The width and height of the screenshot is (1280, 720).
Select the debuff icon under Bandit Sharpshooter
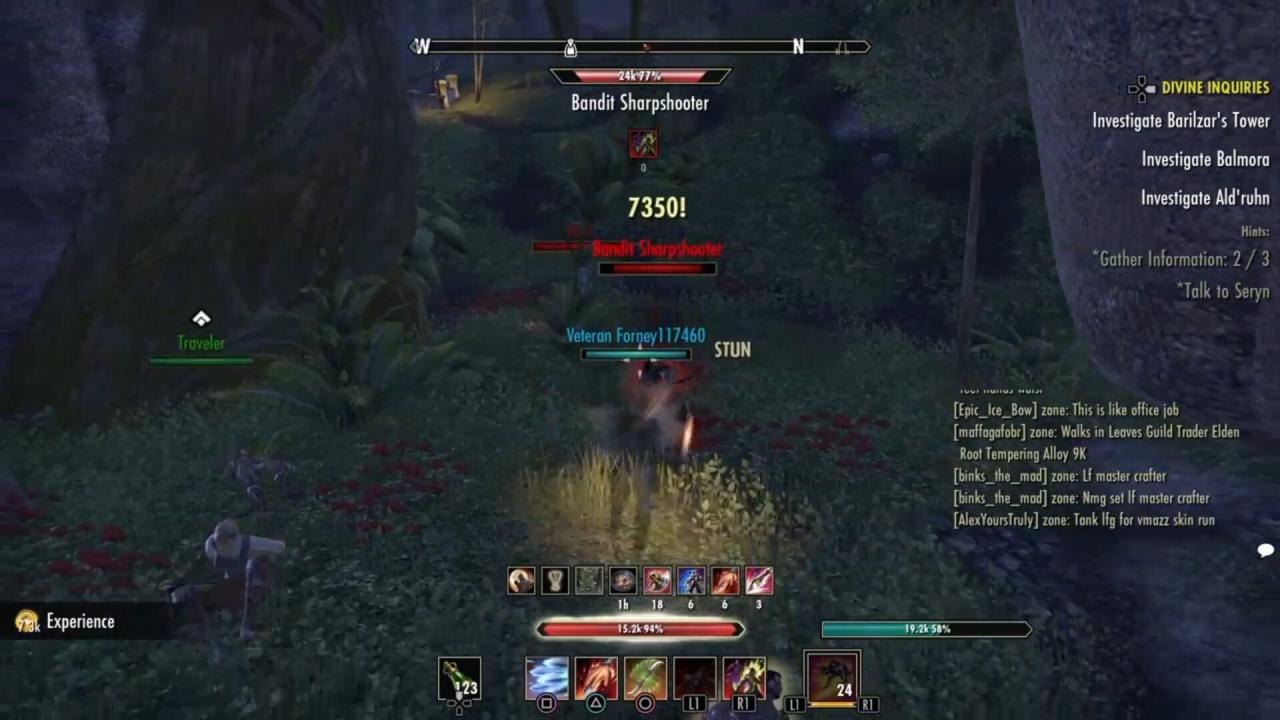643,144
